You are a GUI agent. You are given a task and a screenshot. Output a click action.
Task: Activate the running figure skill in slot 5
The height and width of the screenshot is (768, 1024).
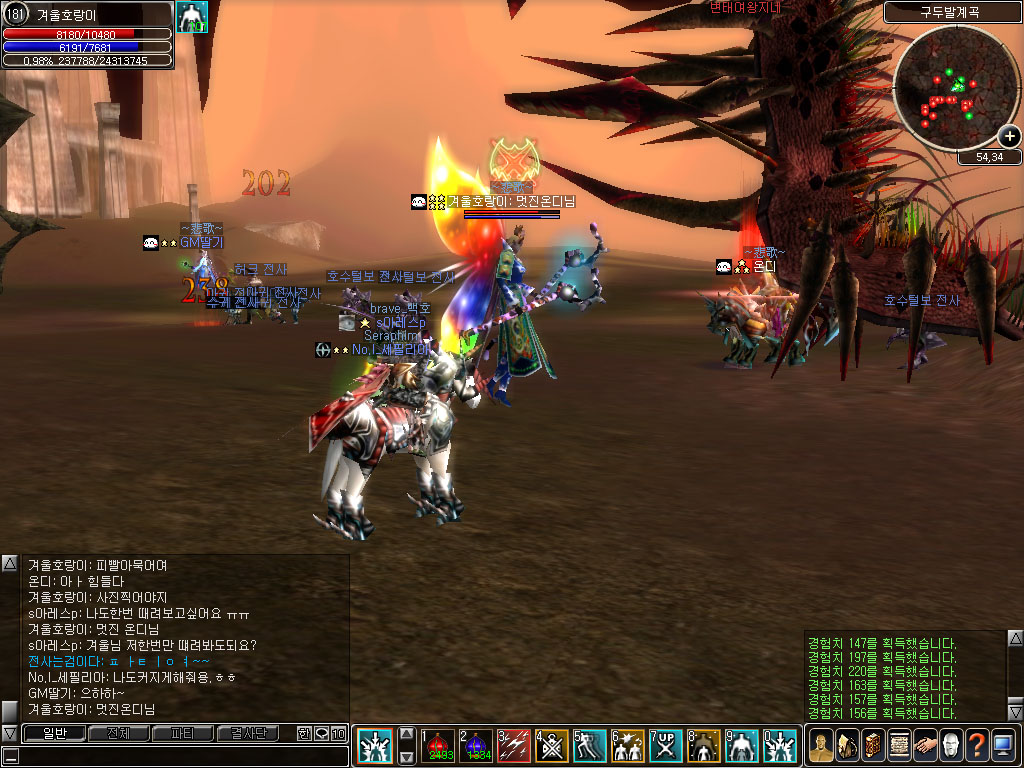point(590,745)
